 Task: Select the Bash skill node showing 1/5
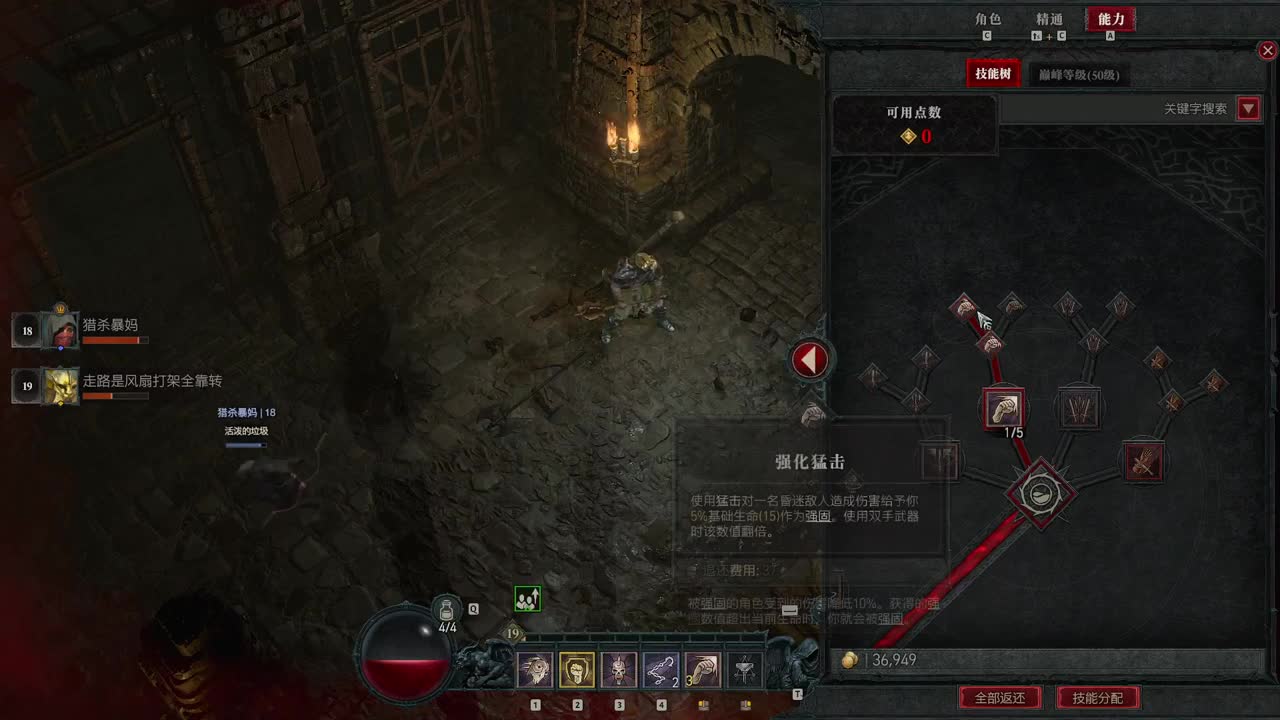click(1004, 408)
